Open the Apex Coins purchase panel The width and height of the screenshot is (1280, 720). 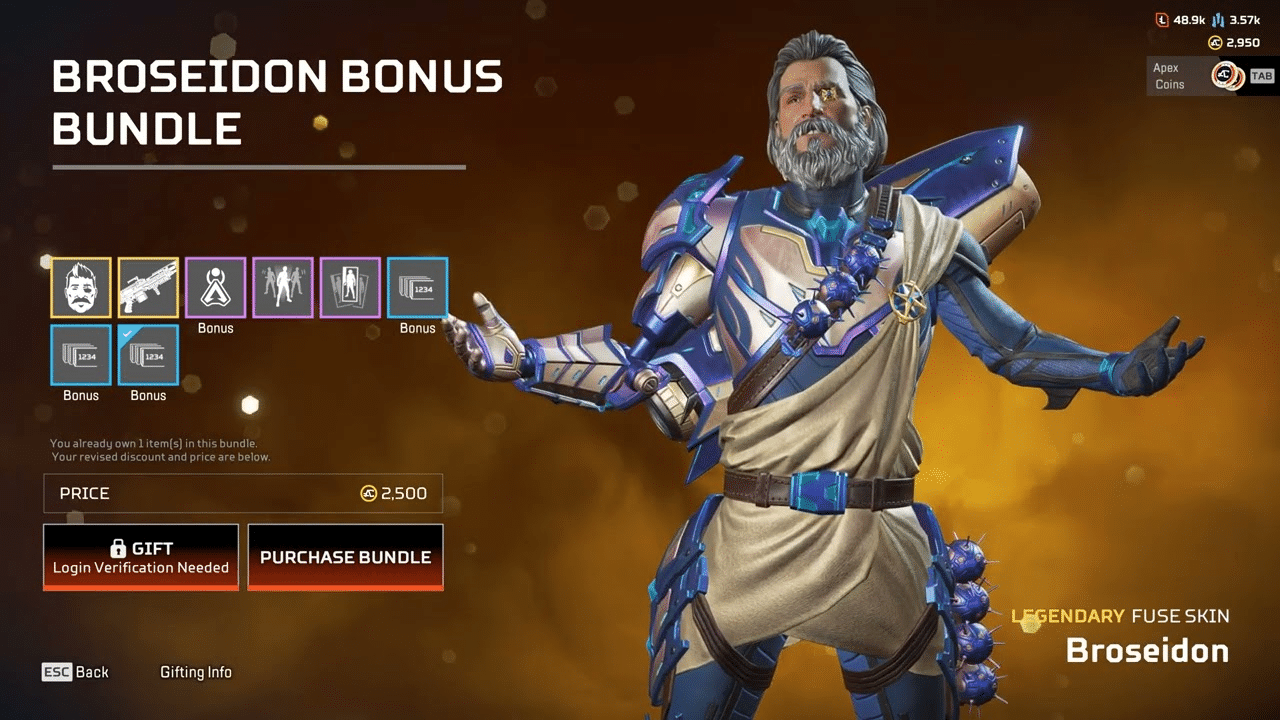click(1195, 76)
